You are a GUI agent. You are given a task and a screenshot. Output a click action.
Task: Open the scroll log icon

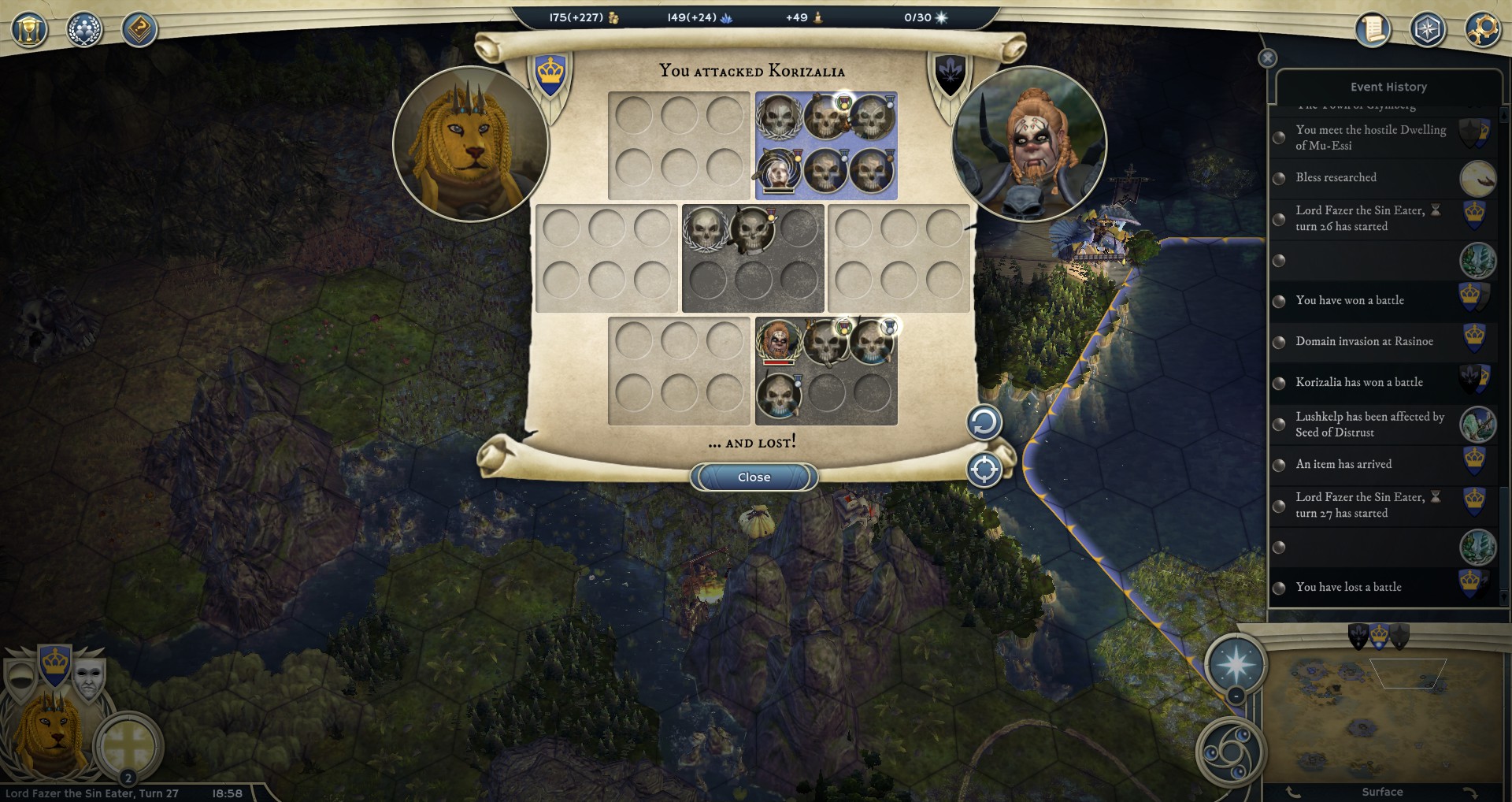click(1373, 30)
